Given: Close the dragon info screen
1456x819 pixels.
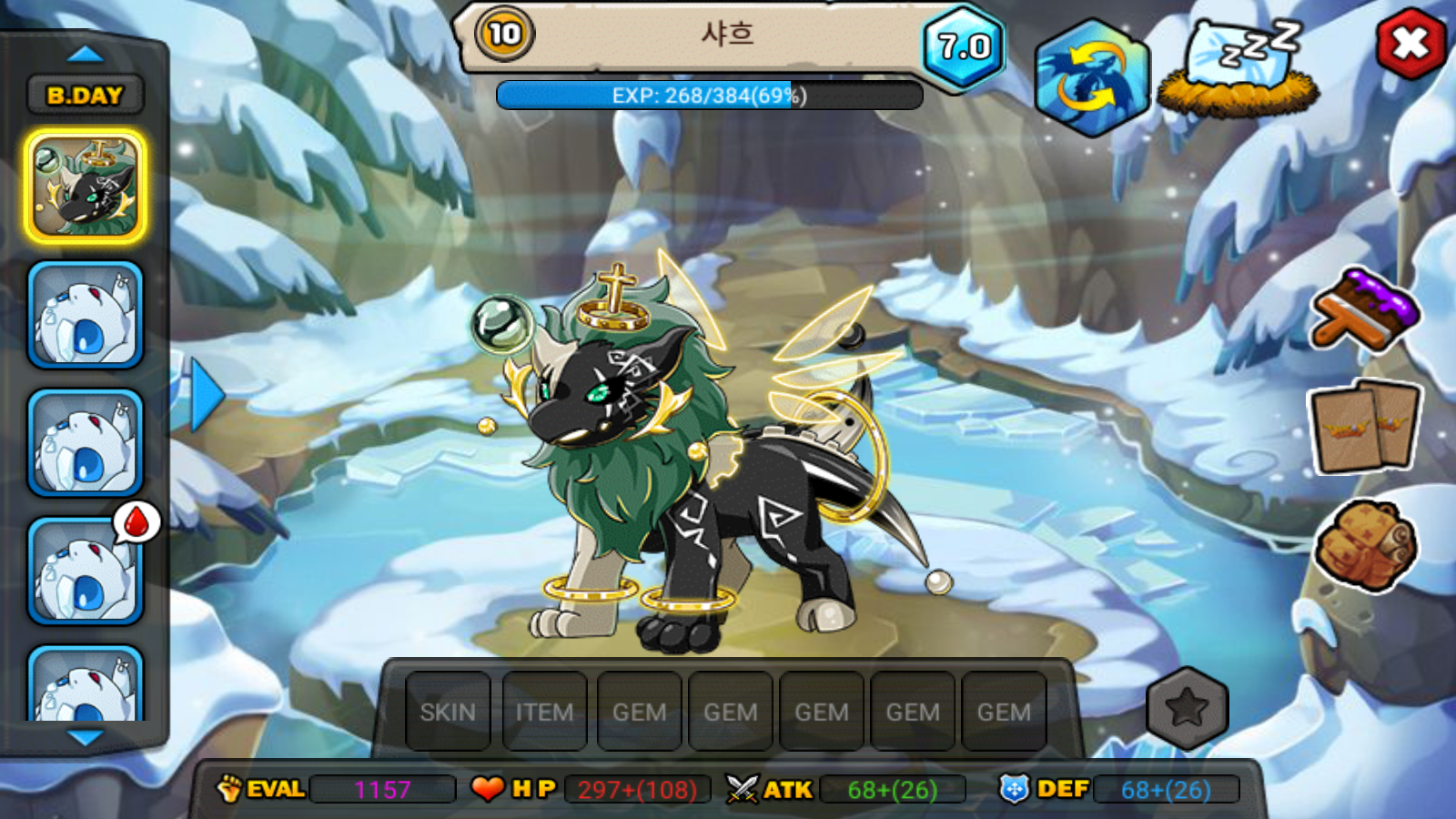Looking at the screenshot, I should tap(1410, 44).
